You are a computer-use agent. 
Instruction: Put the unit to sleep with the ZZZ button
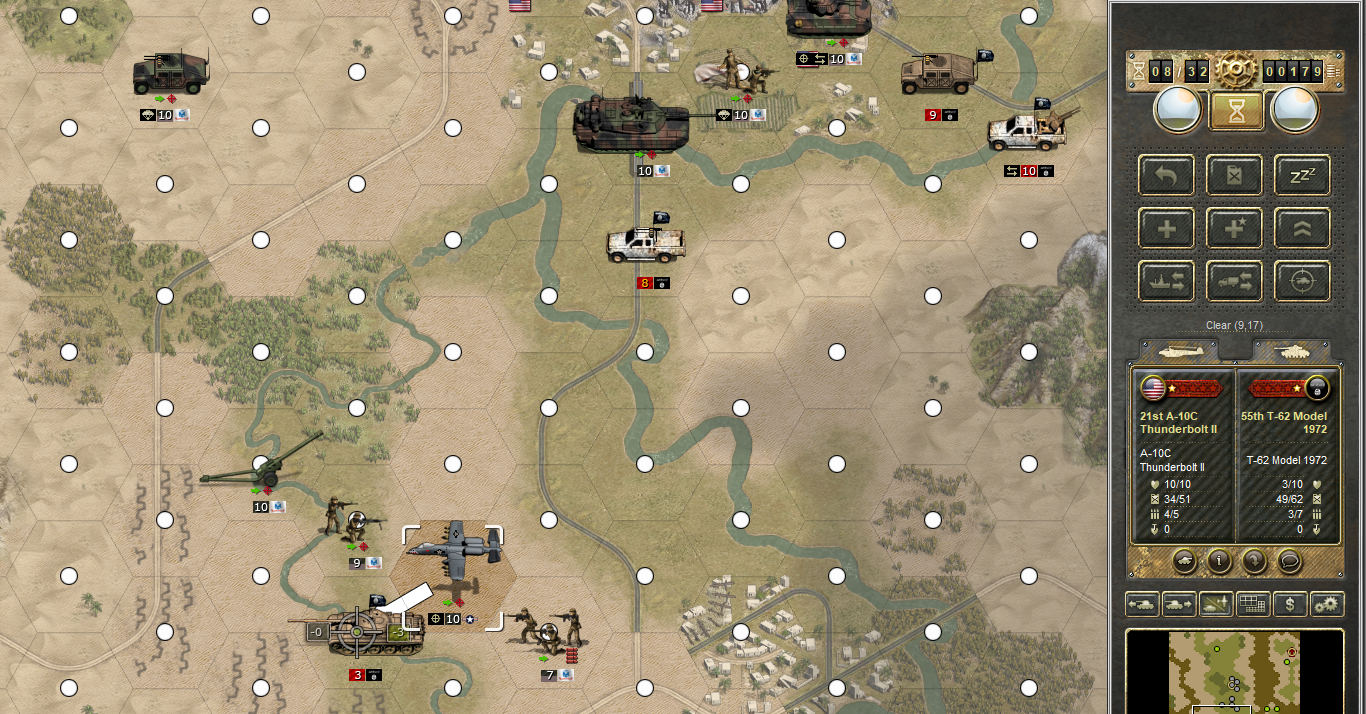point(1302,175)
